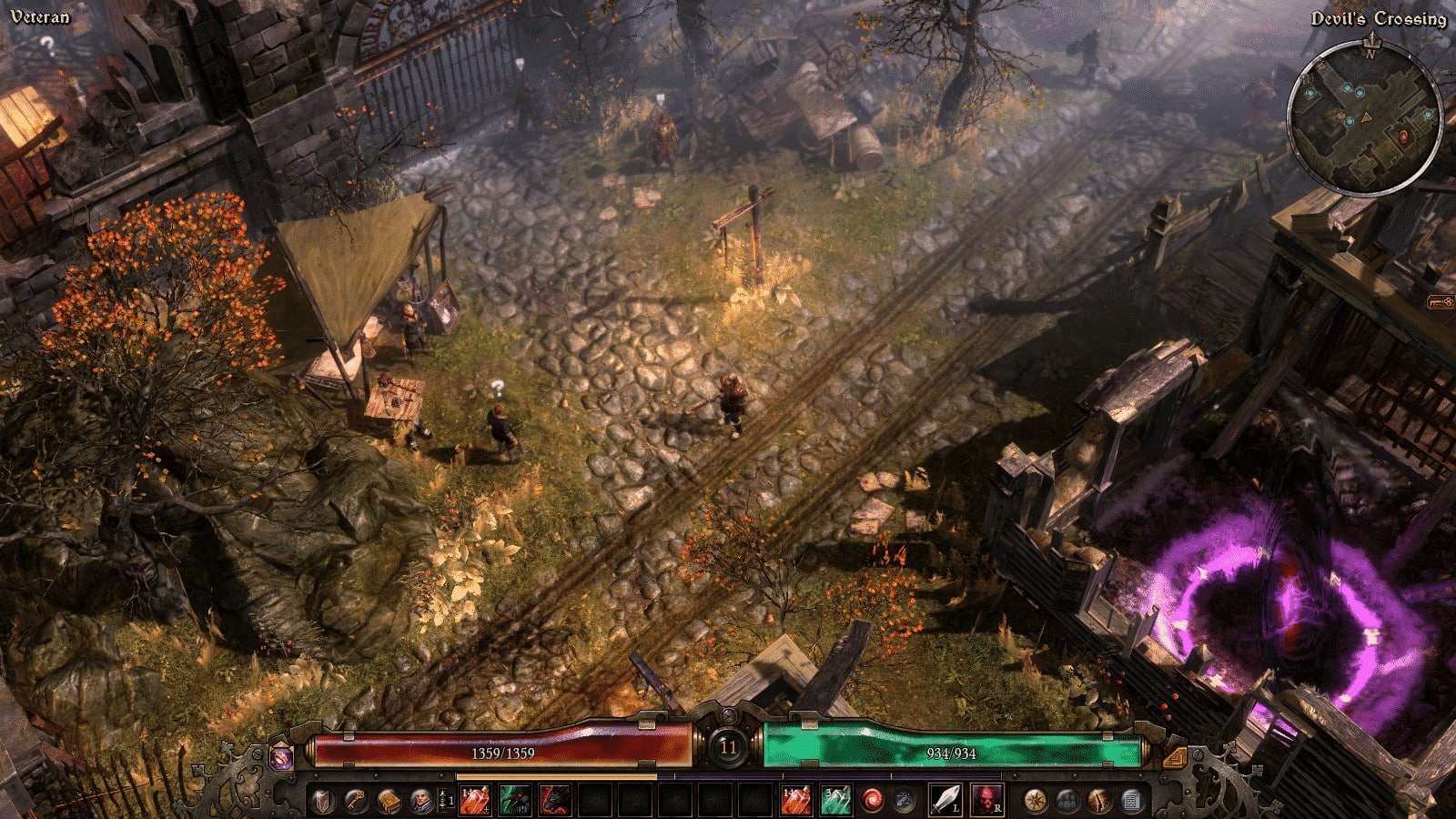
Task: Click the glowing orange bow button
Action: [1099, 801]
